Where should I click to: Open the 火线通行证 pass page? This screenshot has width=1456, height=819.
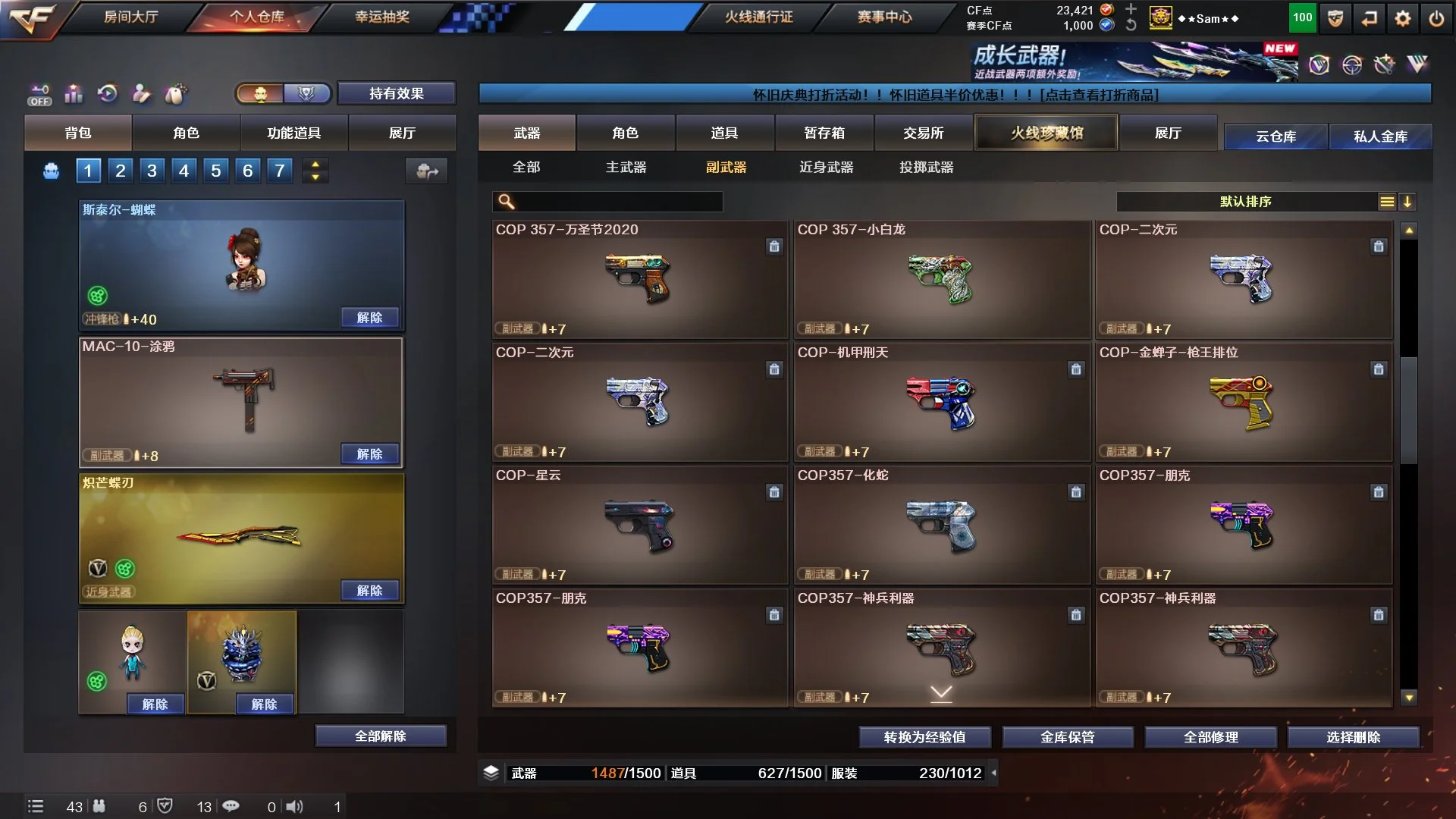[x=758, y=17]
